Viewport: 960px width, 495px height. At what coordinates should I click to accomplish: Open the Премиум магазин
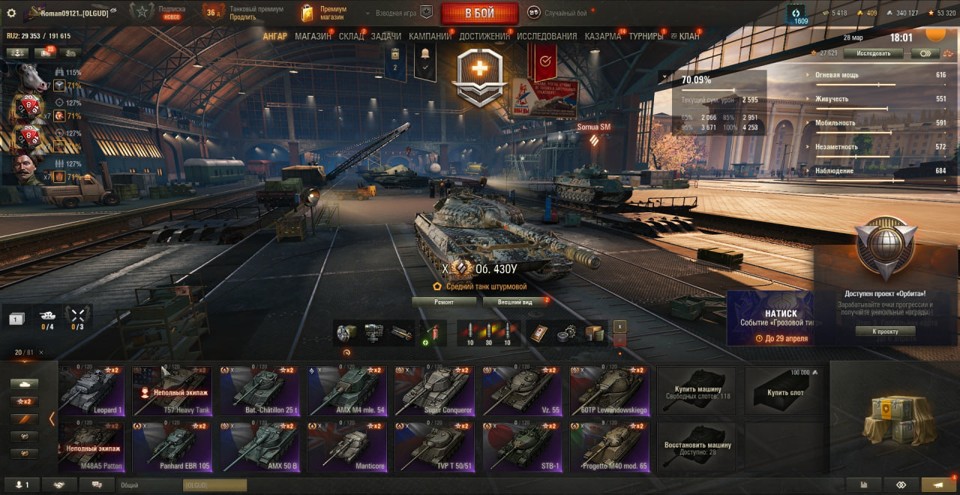pyautogui.click(x=327, y=13)
